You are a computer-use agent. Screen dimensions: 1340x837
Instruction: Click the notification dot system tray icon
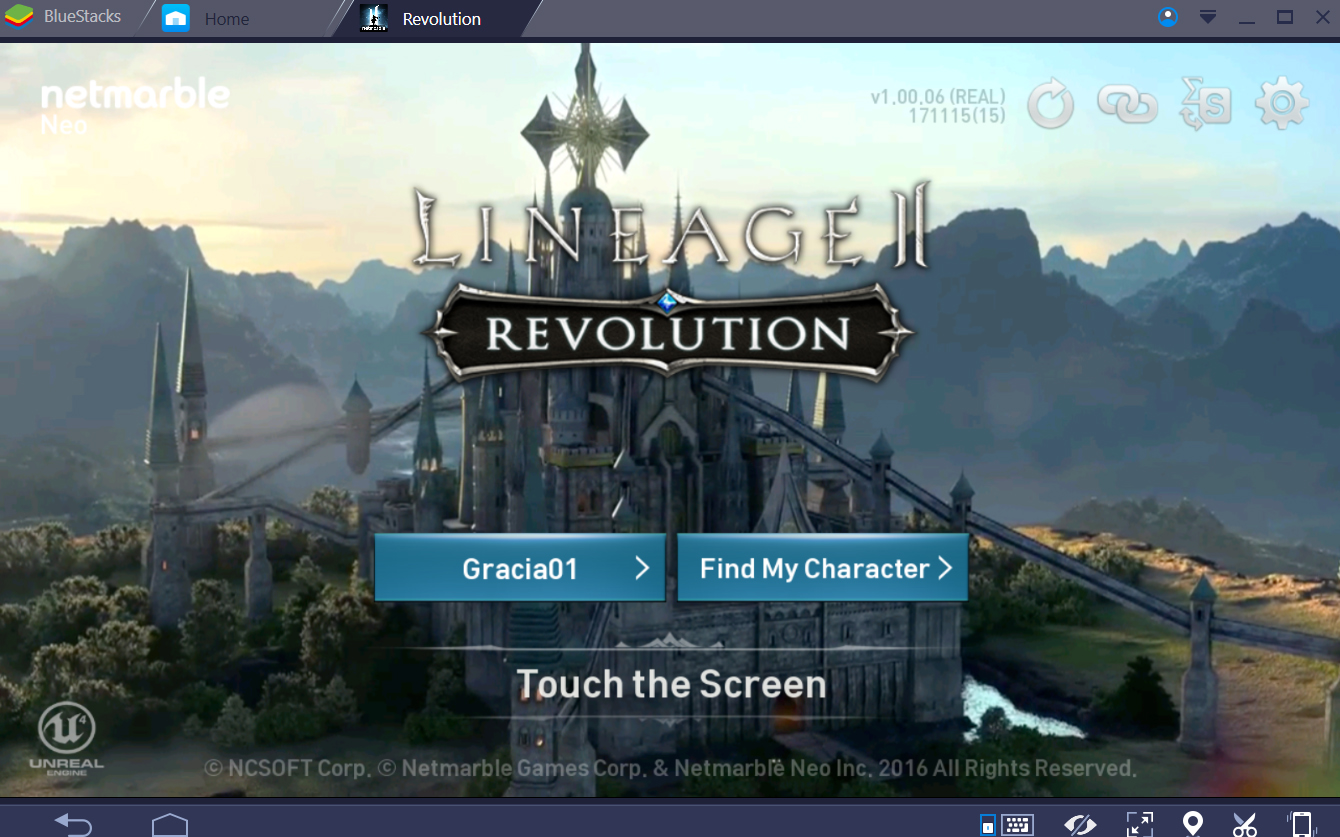[x=1167, y=17]
